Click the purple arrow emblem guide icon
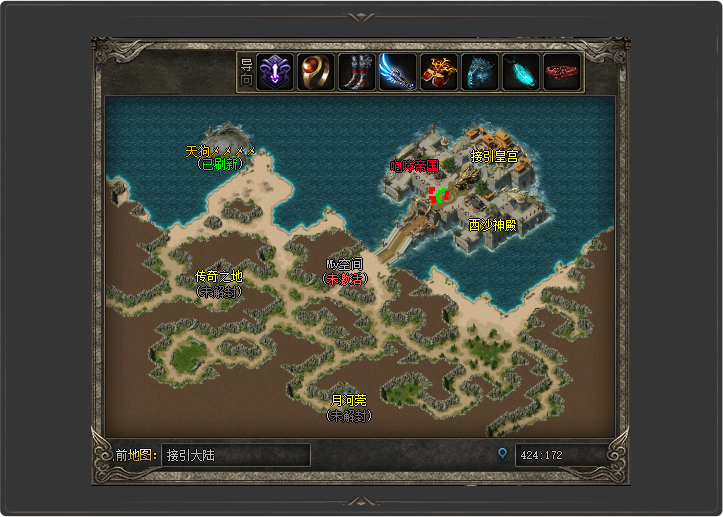The height and width of the screenshot is (517, 723). point(275,72)
